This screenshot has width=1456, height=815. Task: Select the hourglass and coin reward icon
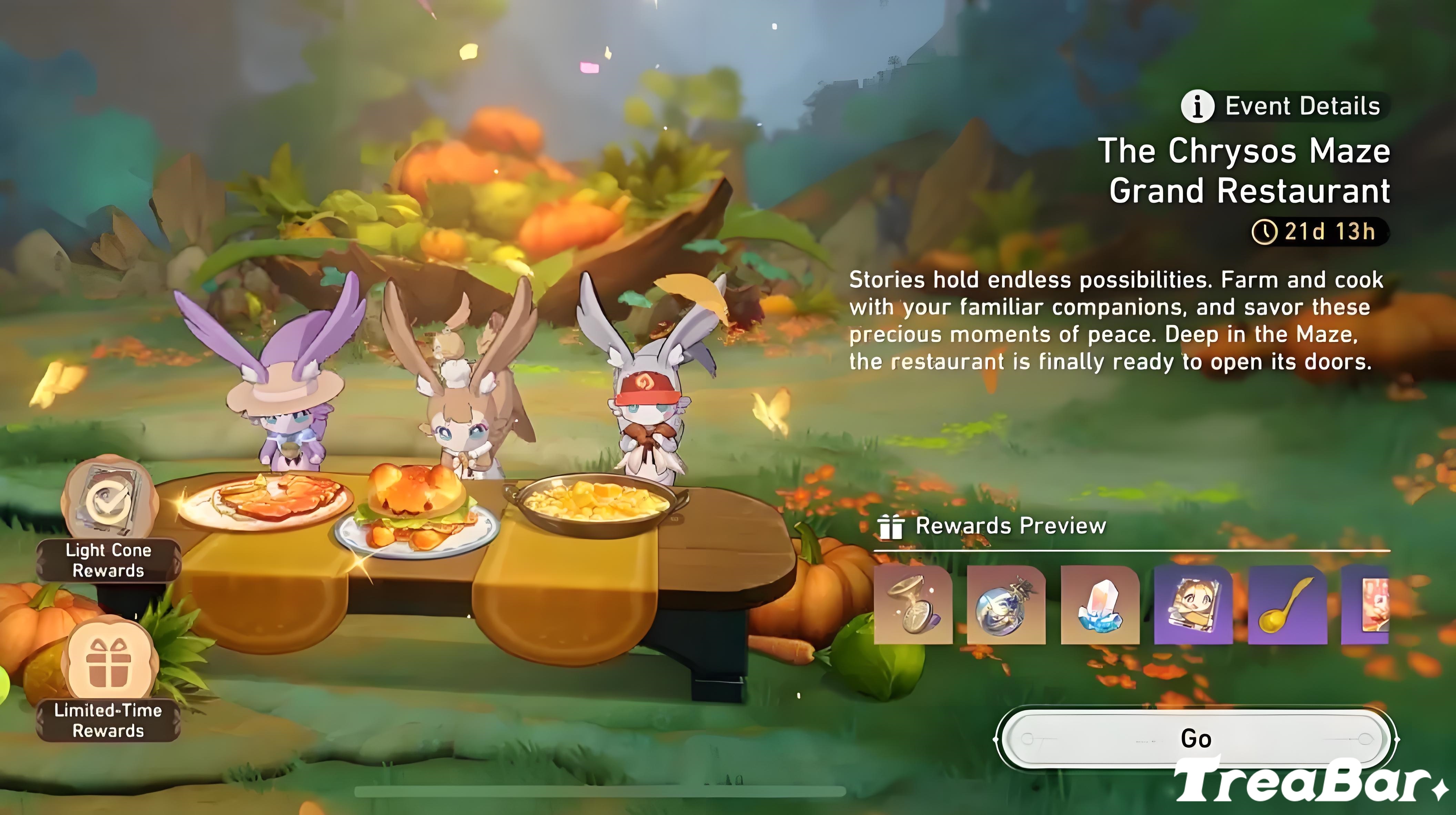912,605
